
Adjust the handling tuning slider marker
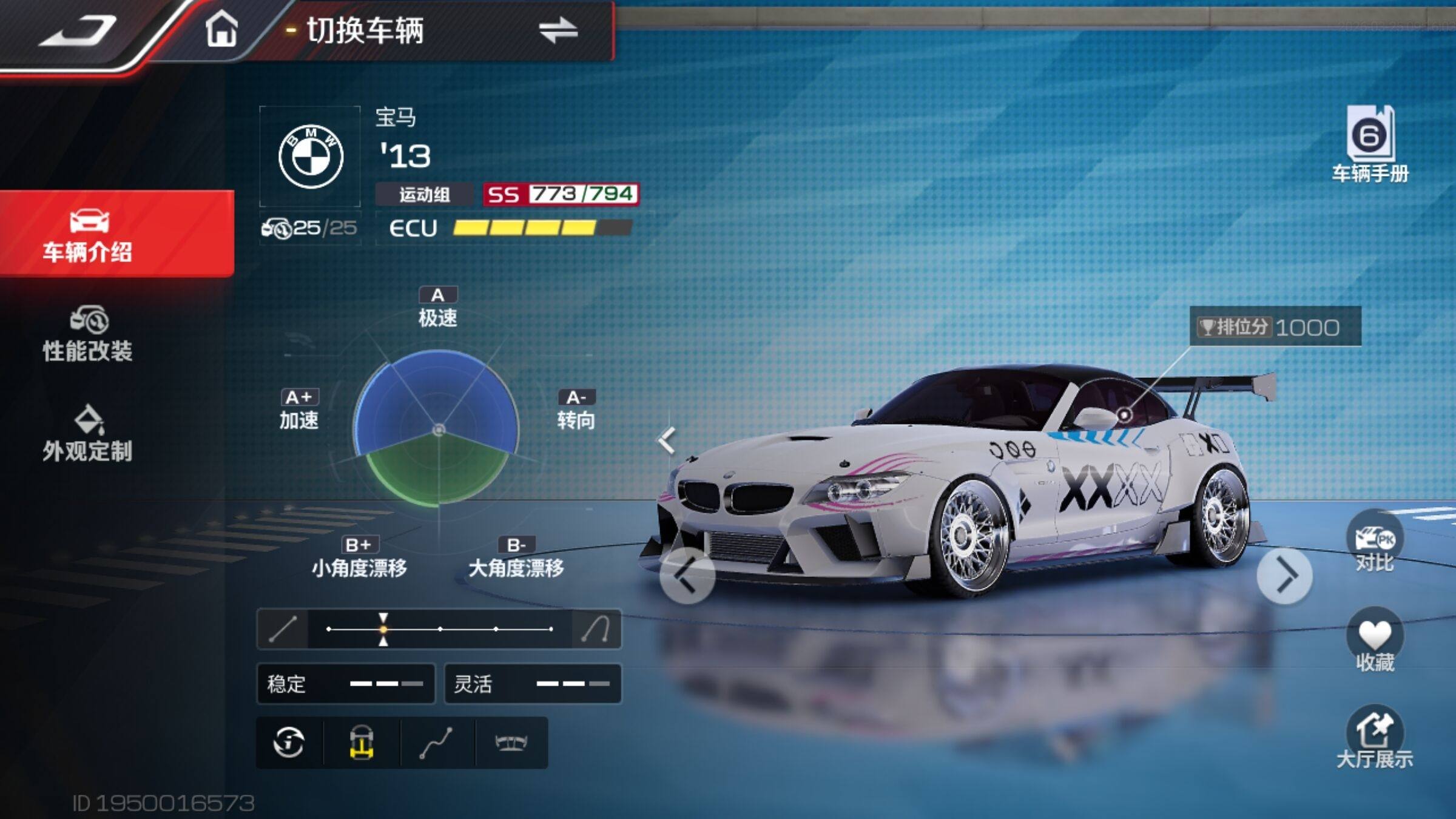point(383,629)
